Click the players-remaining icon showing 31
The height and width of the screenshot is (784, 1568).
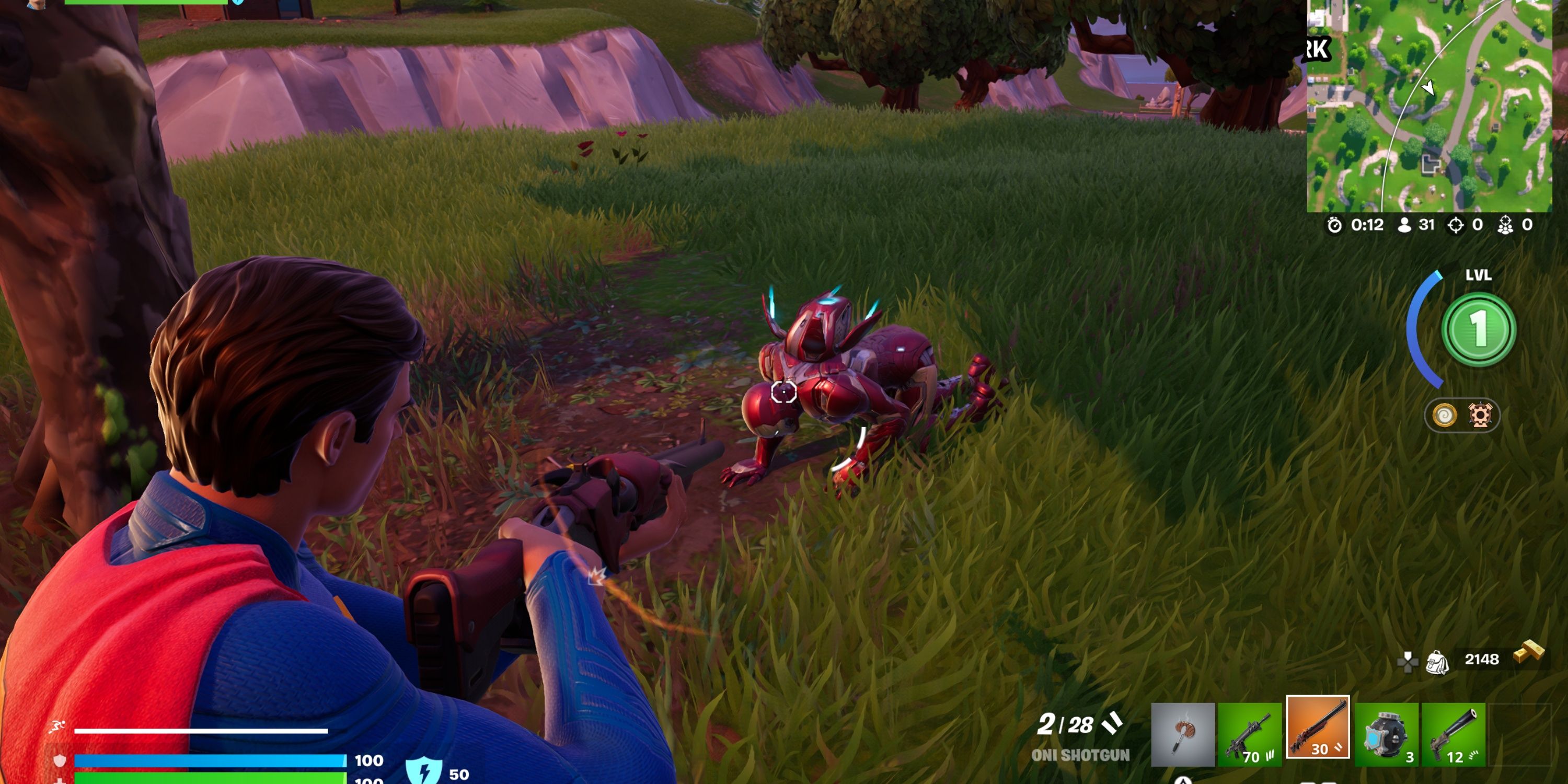tap(1404, 224)
